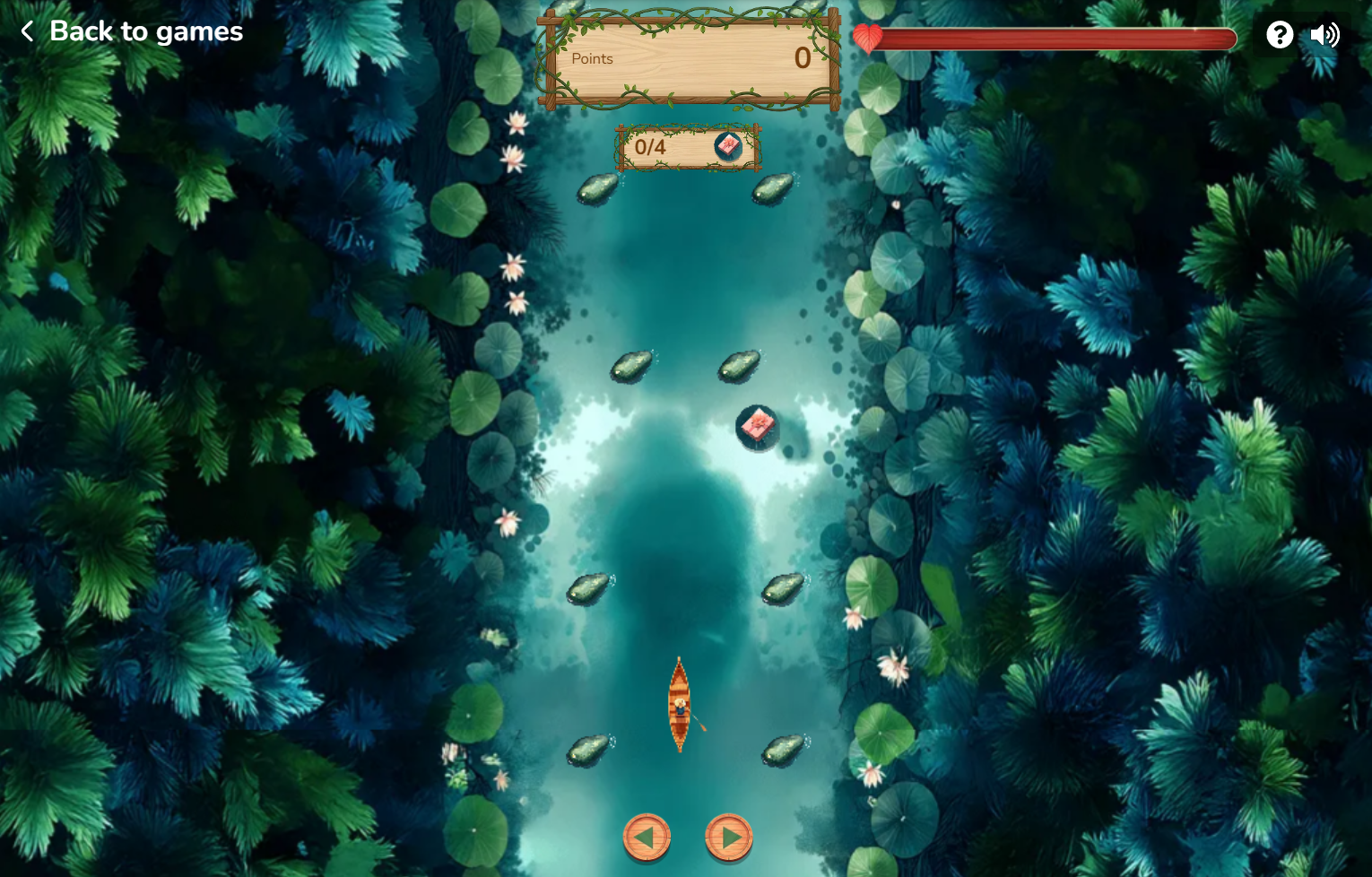
Task: Steer boat with left arrow button
Action: point(647,837)
